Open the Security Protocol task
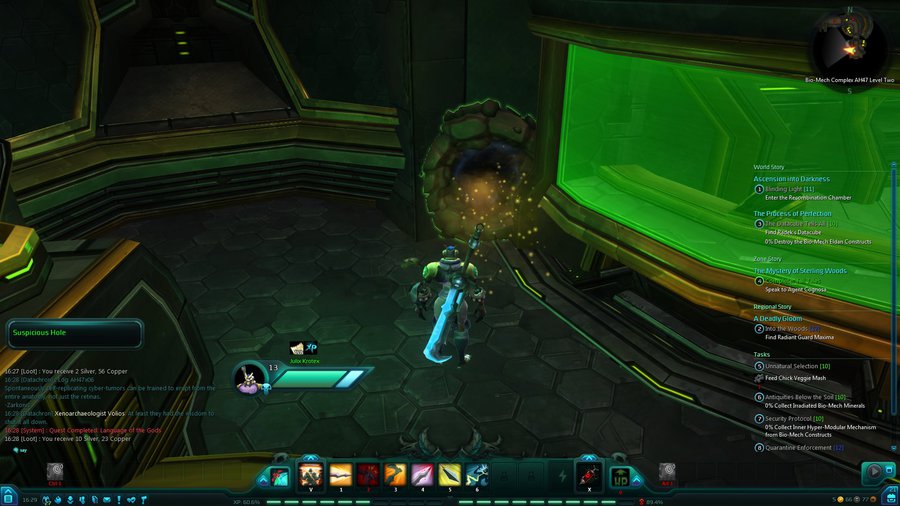The image size is (900, 506). tap(797, 418)
